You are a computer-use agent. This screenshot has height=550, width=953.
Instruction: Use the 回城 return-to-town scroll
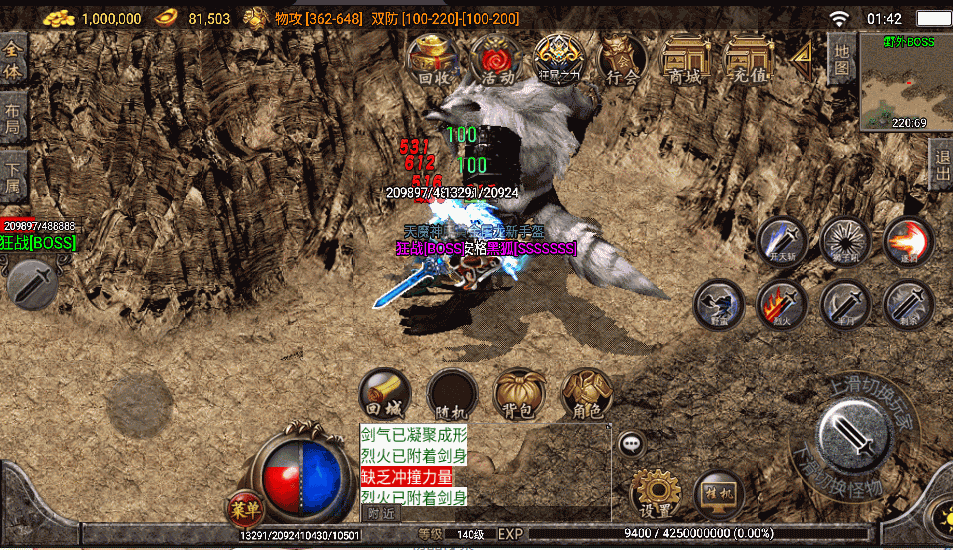(x=384, y=394)
